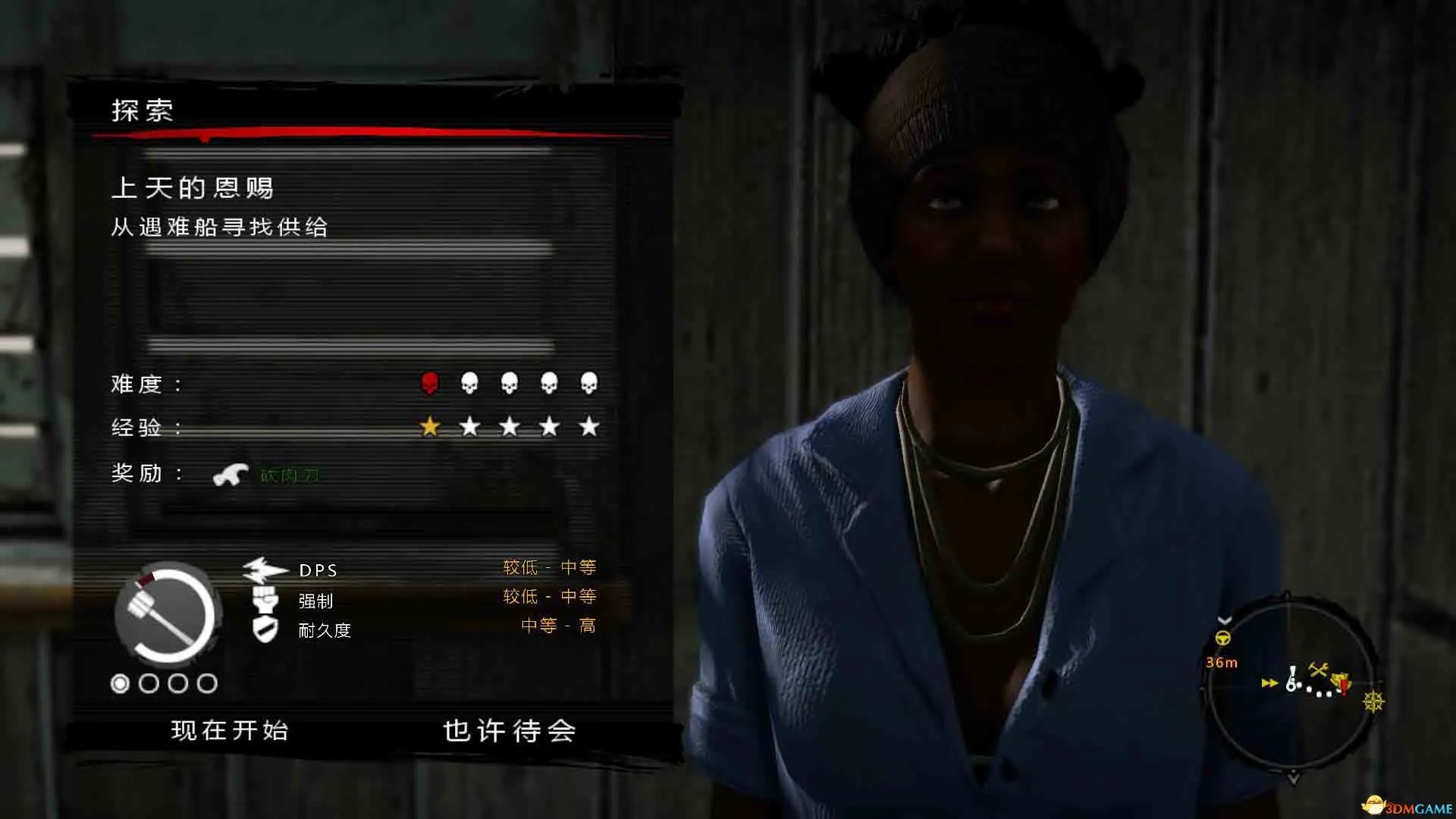The height and width of the screenshot is (819, 1456).
Task: Select the hammer weapon durability icon
Action: coord(167,613)
